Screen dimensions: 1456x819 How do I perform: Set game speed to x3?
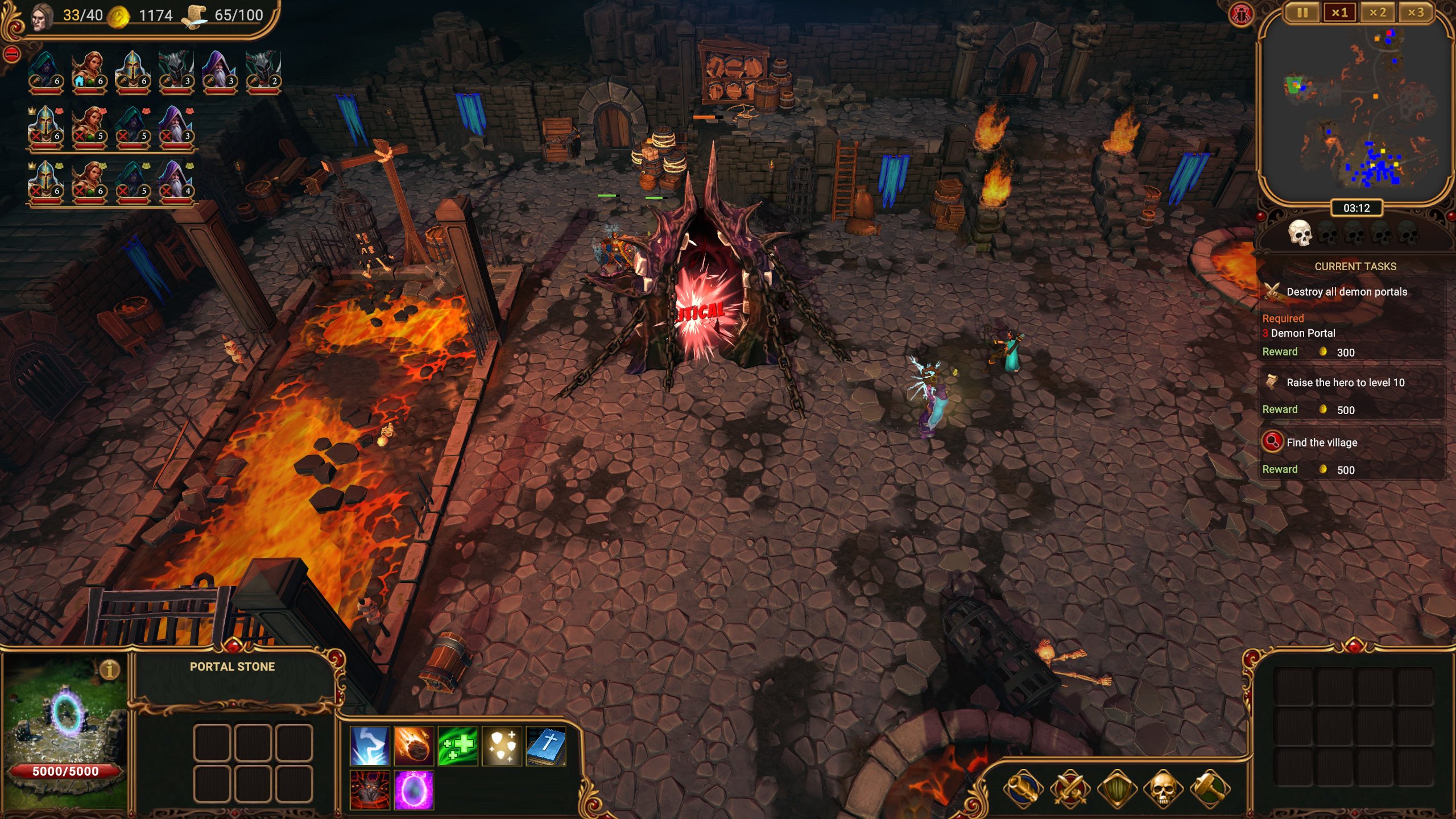(1416, 13)
